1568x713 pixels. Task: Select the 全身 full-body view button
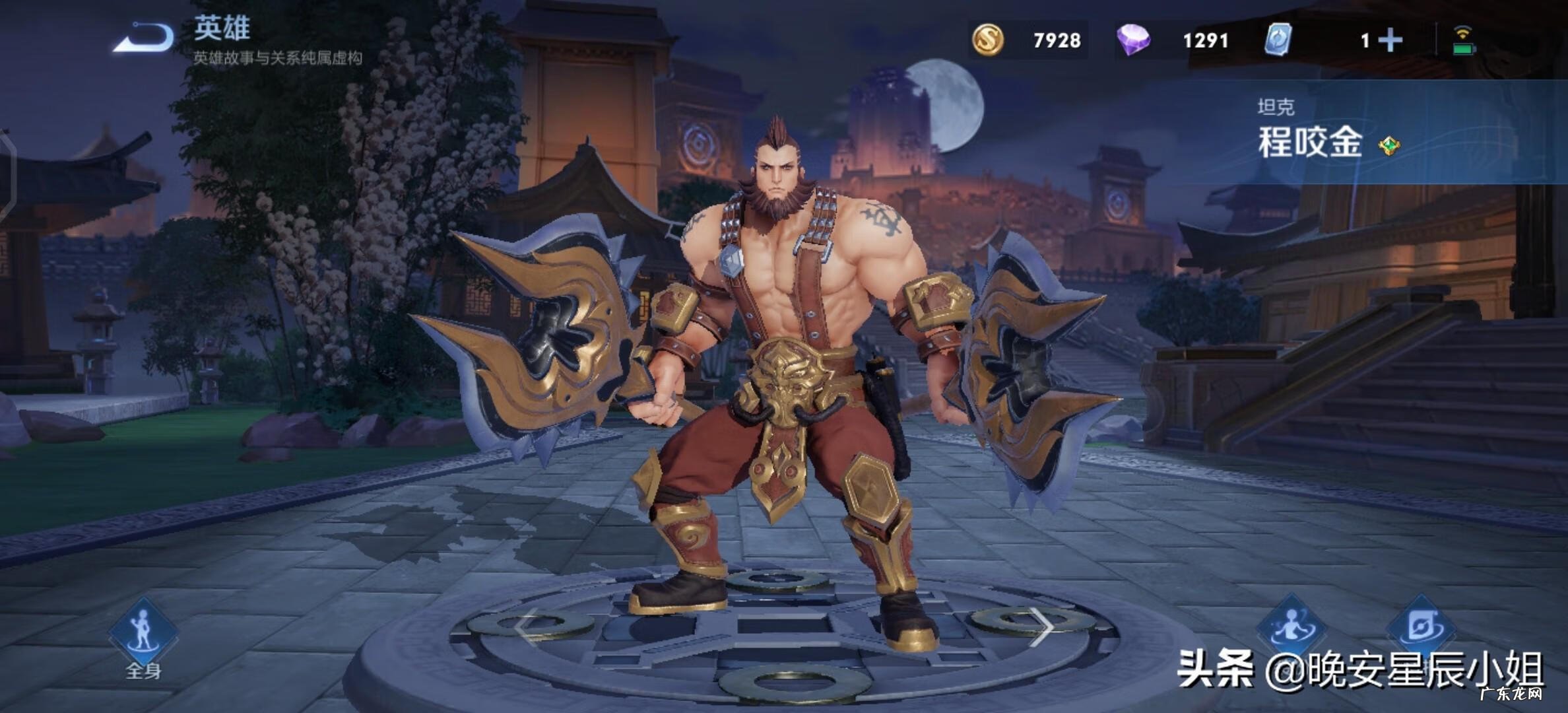[143, 634]
